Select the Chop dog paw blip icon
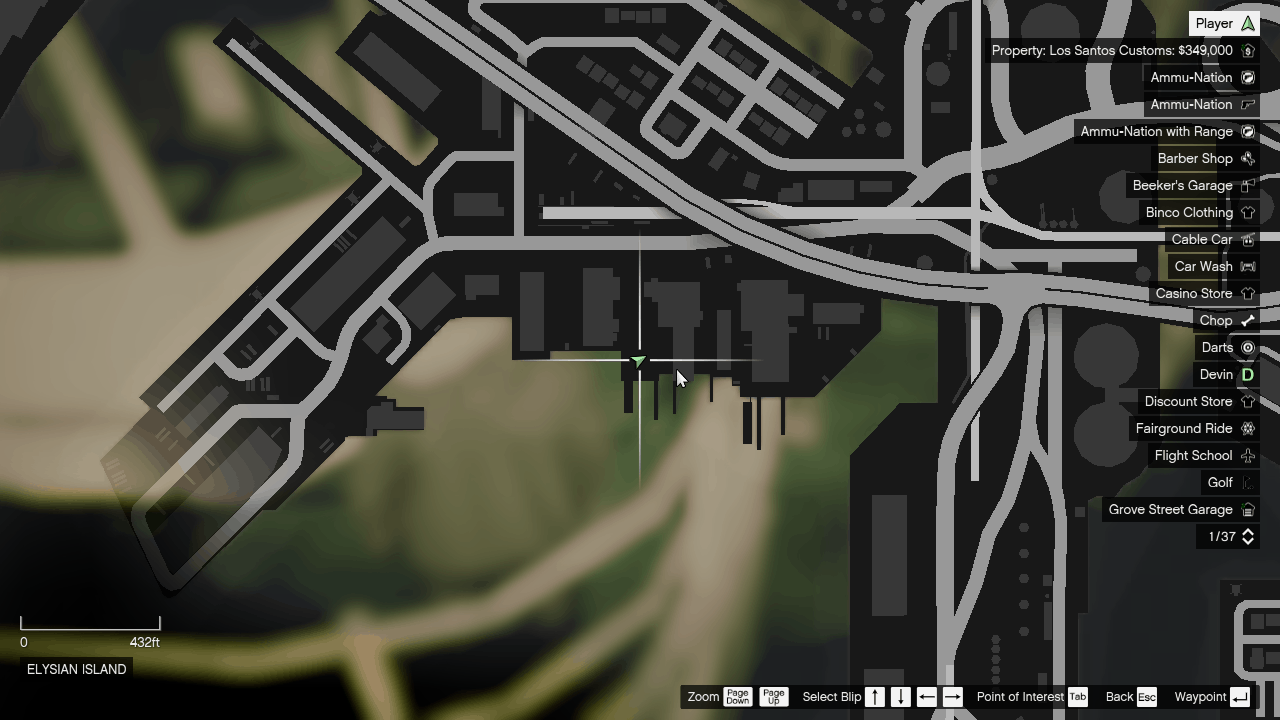Image resolution: width=1280 pixels, height=720 pixels. (1248, 320)
